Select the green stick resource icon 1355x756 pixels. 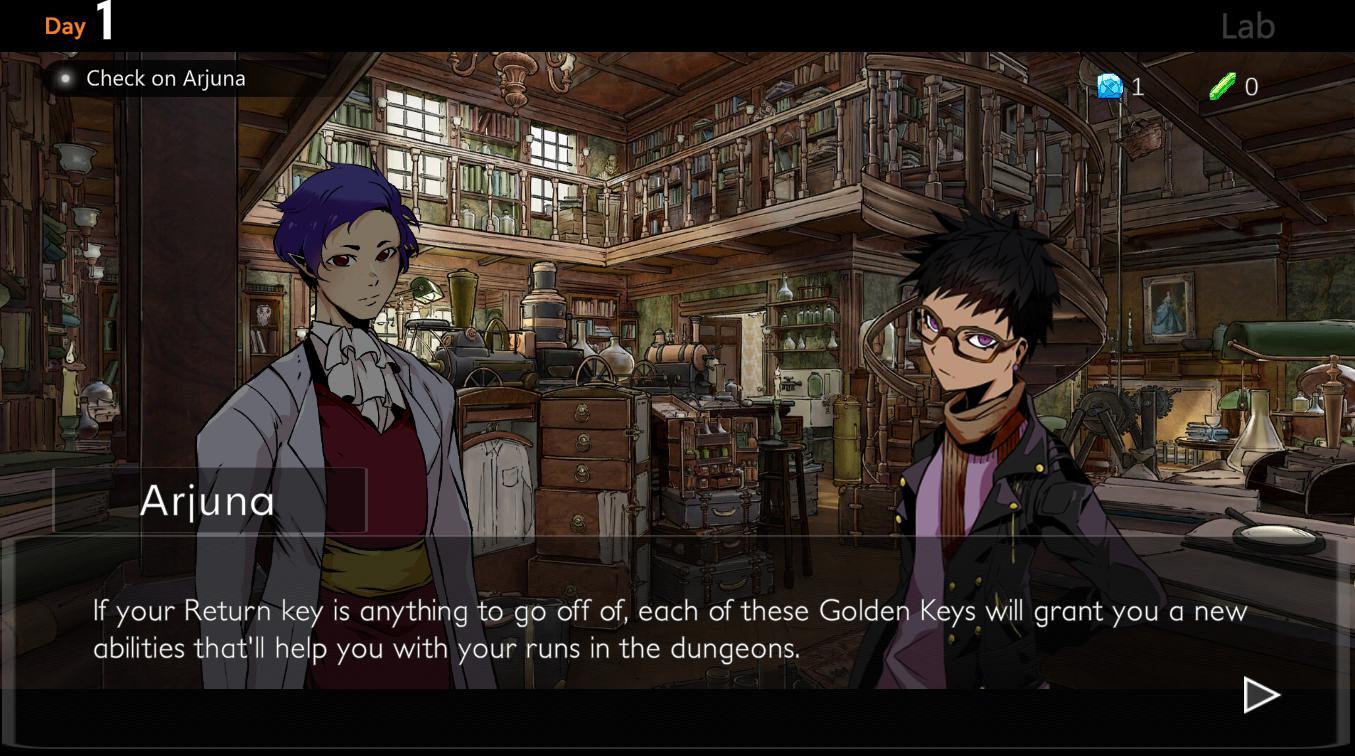click(x=1222, y=87)
